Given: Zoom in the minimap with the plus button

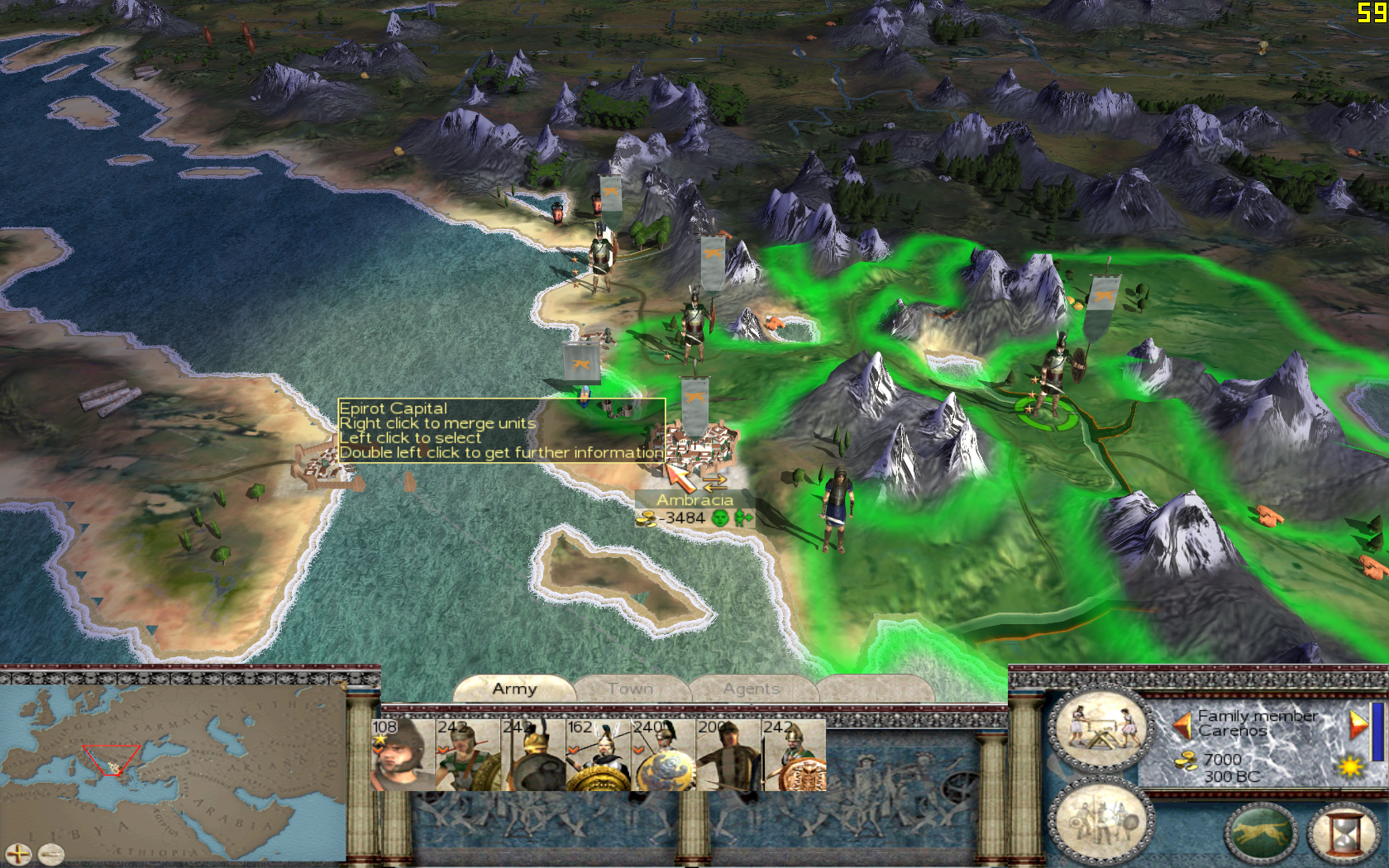Looking at the screenshot, I should pos(17,854).
